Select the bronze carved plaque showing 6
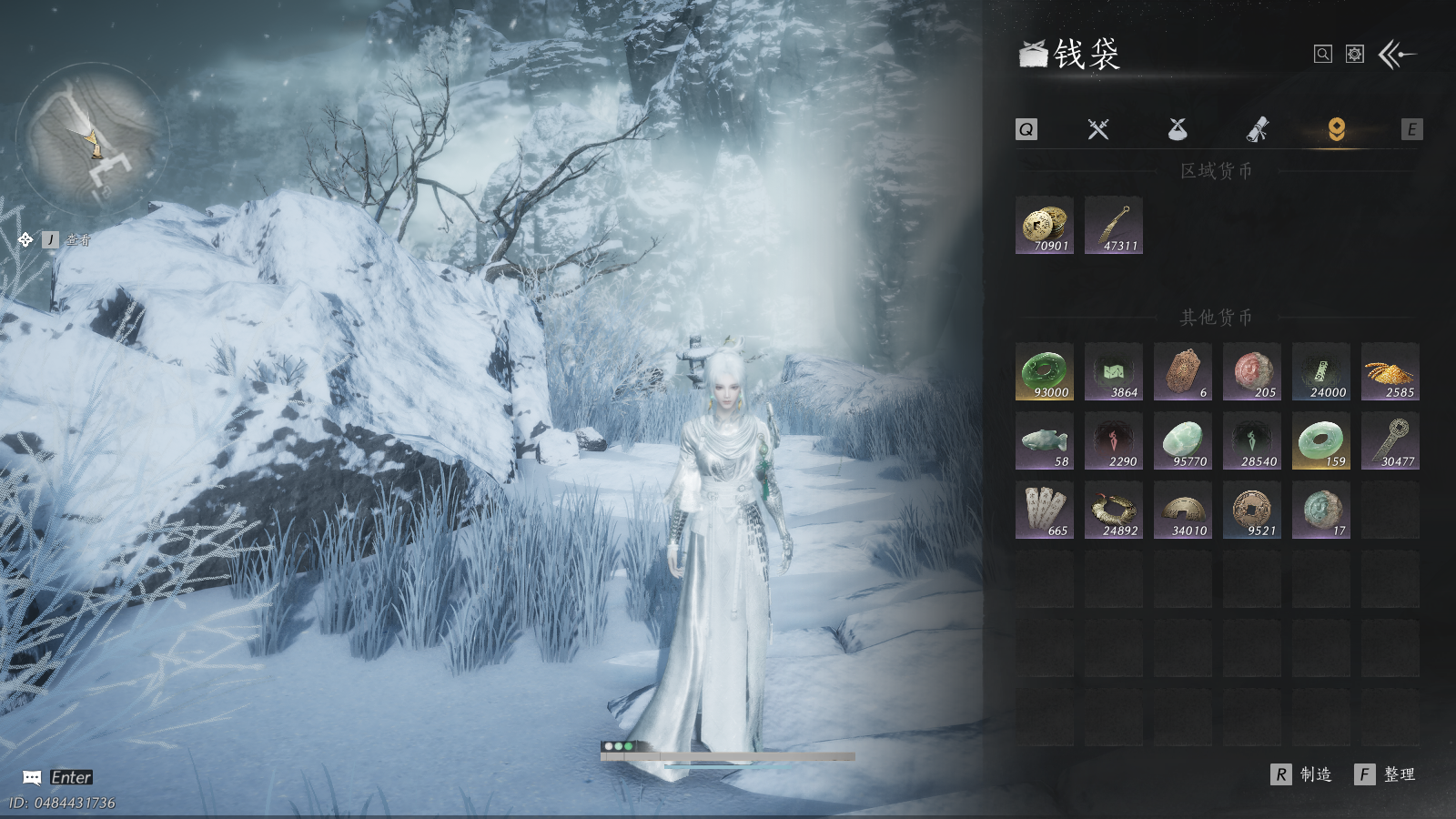 click(x=1183, y=371)
